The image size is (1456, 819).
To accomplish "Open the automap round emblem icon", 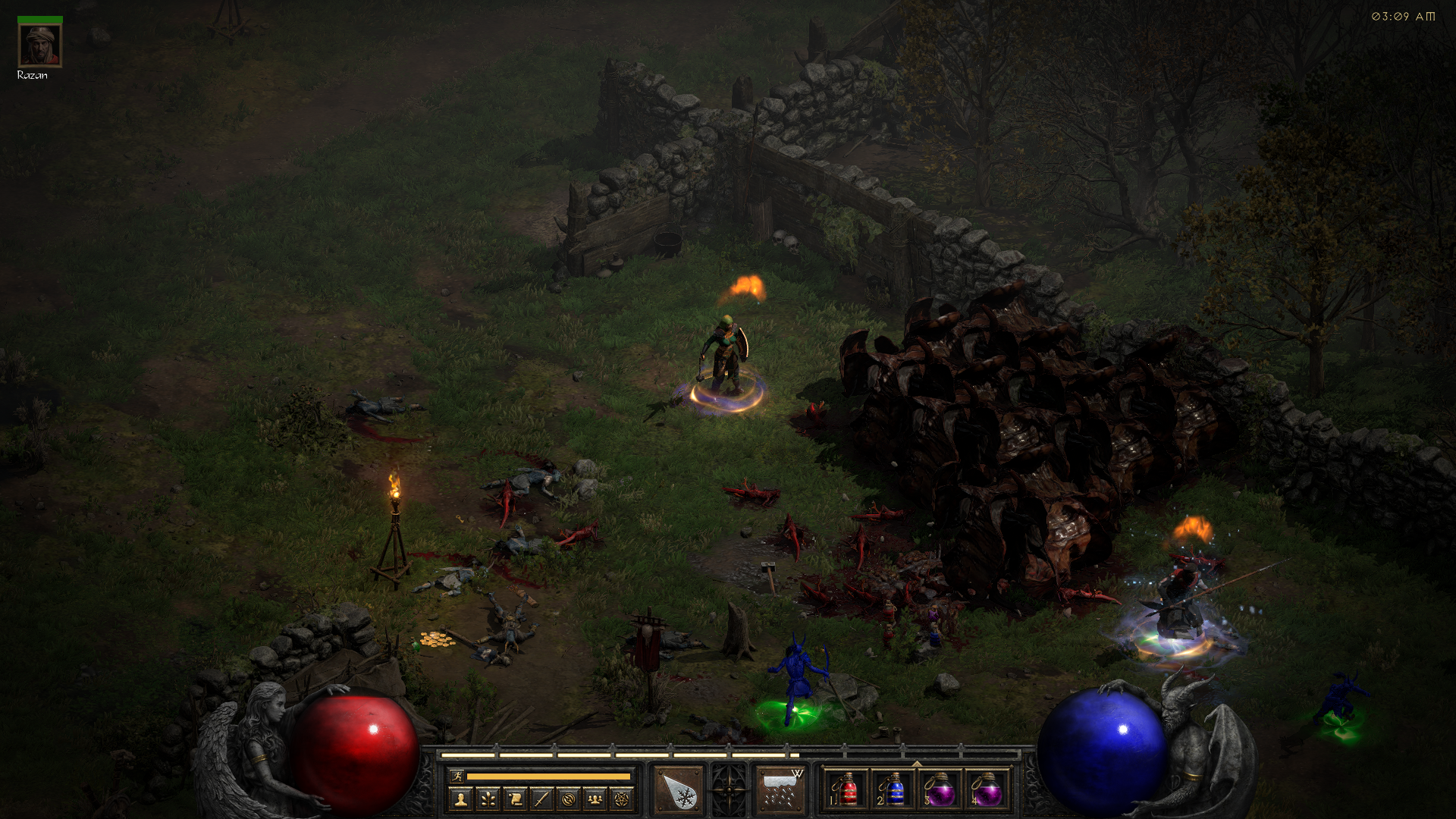I will (569, 799).
